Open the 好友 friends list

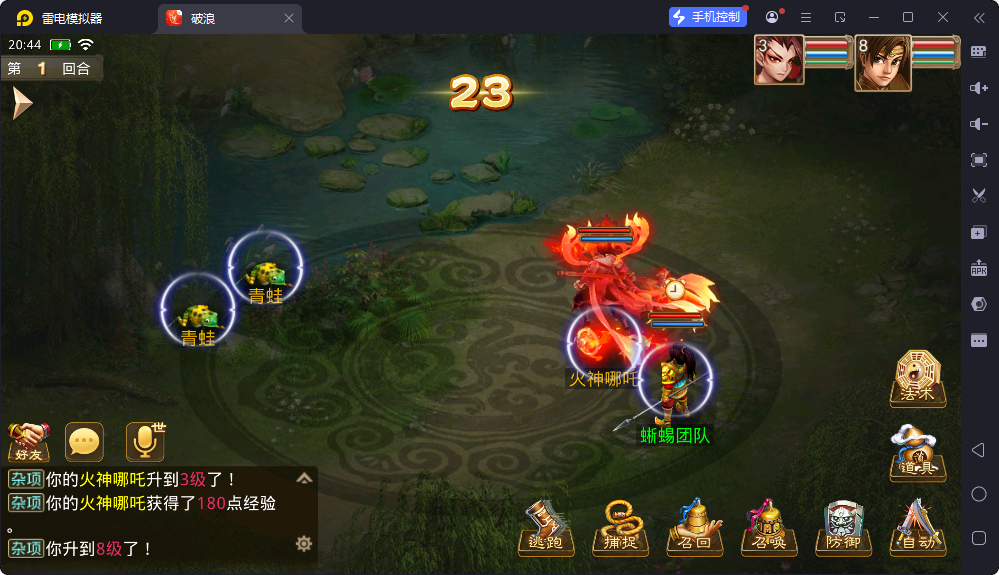click(x=29, y=440)
